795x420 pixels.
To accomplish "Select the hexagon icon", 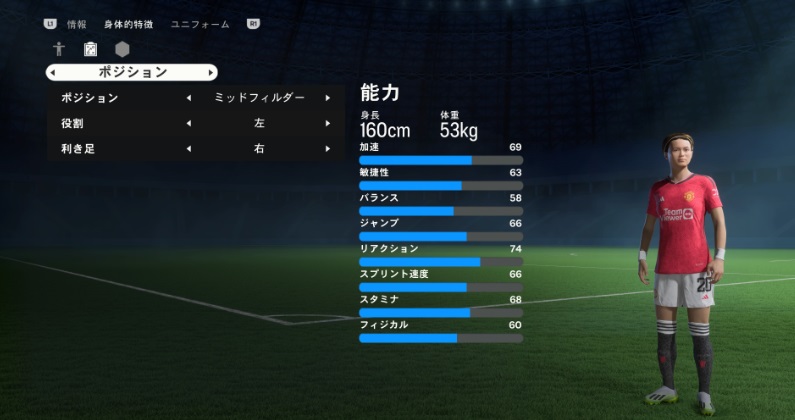I will coord(122,49).
